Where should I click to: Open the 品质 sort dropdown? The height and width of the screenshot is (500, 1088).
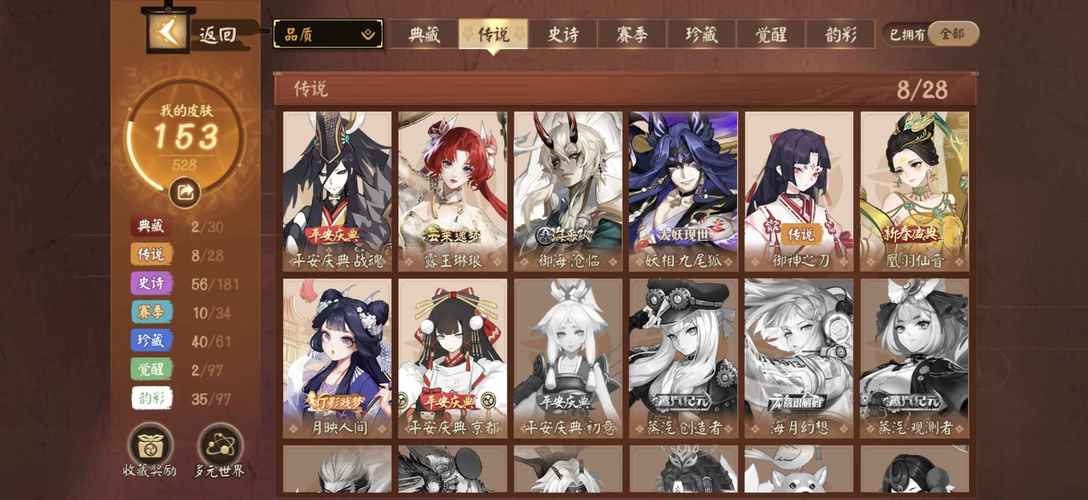tap(328, 34)
